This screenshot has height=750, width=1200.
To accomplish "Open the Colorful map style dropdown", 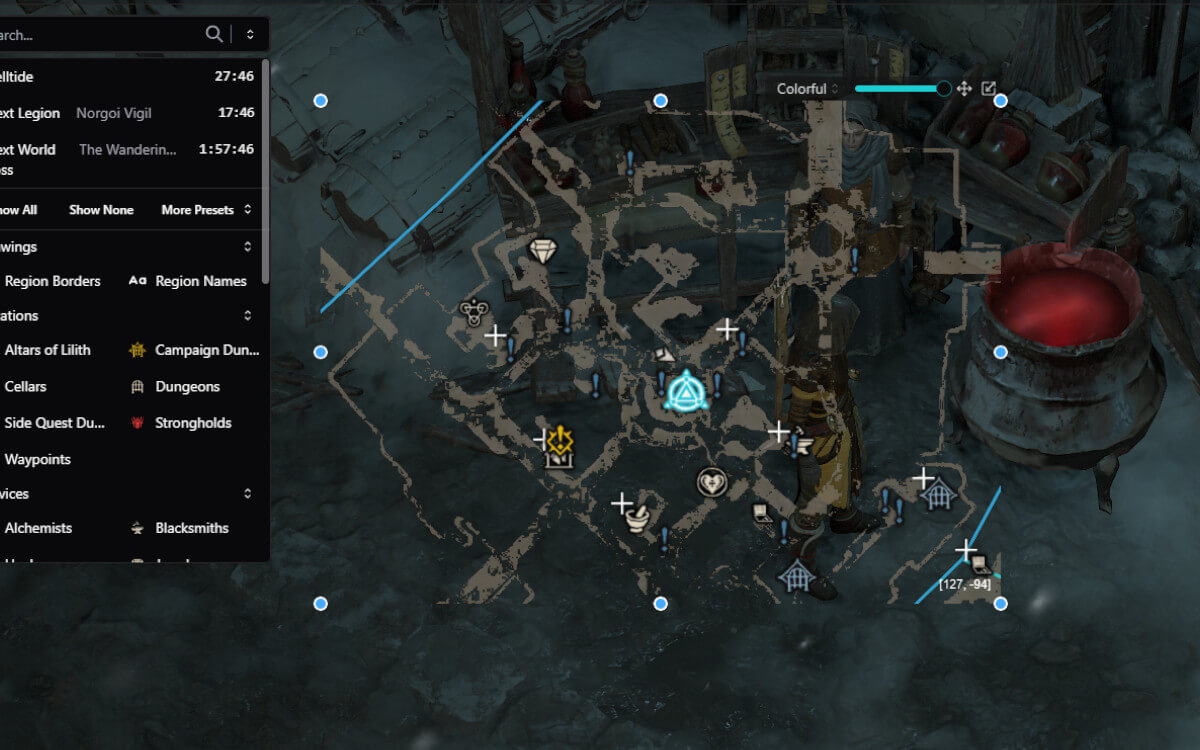I will click(808, 89).
